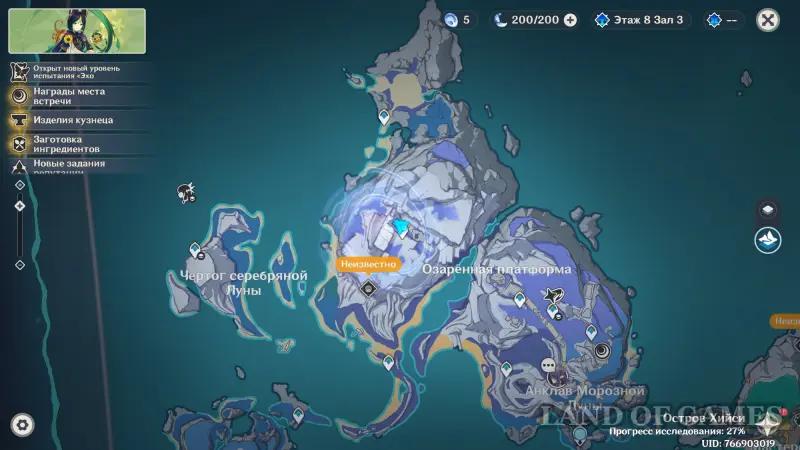Close the map screen
Image resolution: width=800 pixels, height=450 pixels.
[768, 19]
